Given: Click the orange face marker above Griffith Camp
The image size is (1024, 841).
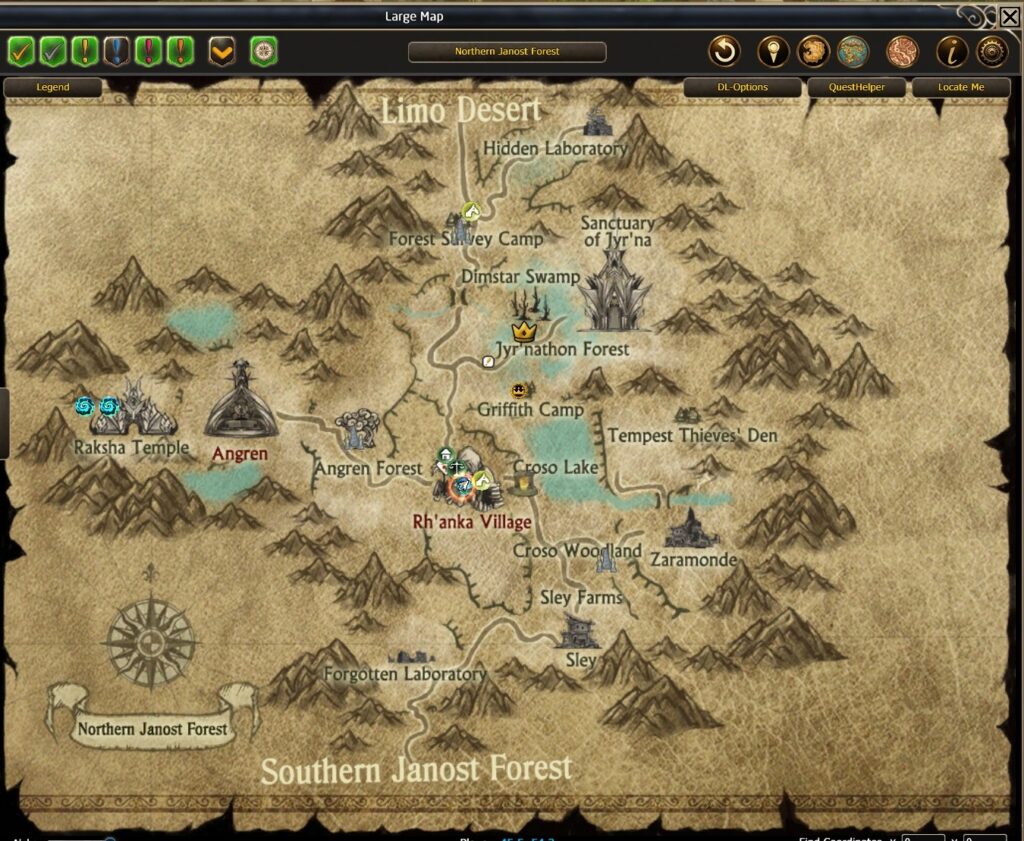Looking at the screenshot, I should tap(518, 390).
